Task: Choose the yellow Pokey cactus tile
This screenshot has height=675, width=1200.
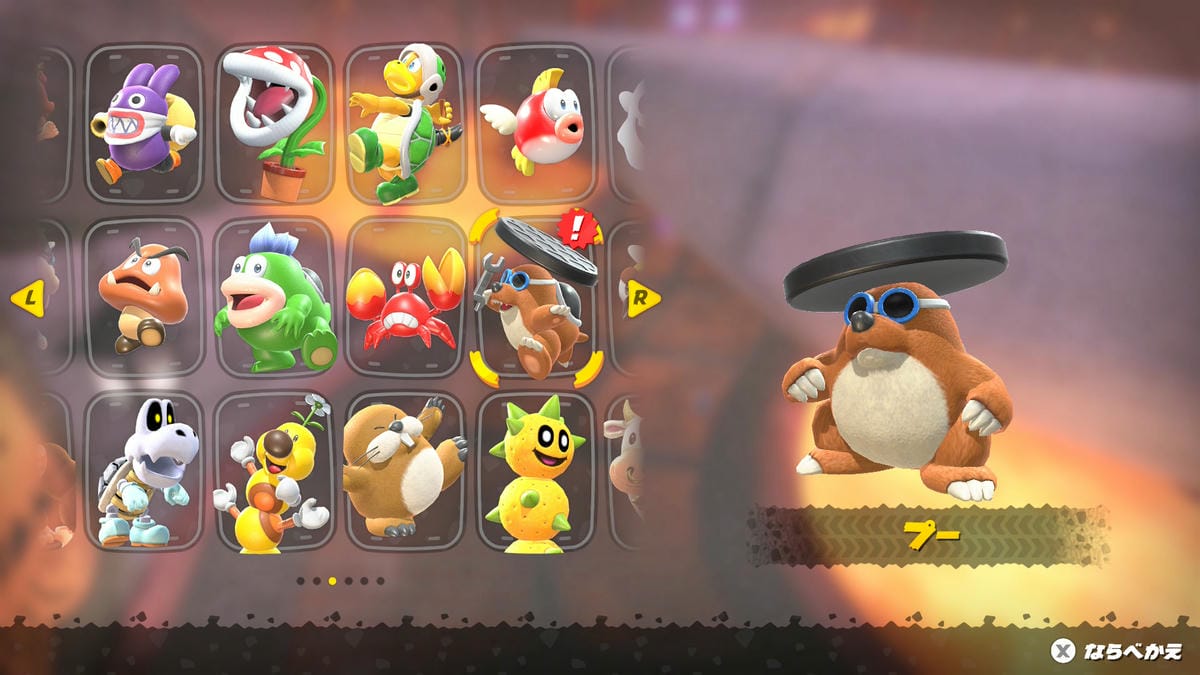Action: click(534, 471)
